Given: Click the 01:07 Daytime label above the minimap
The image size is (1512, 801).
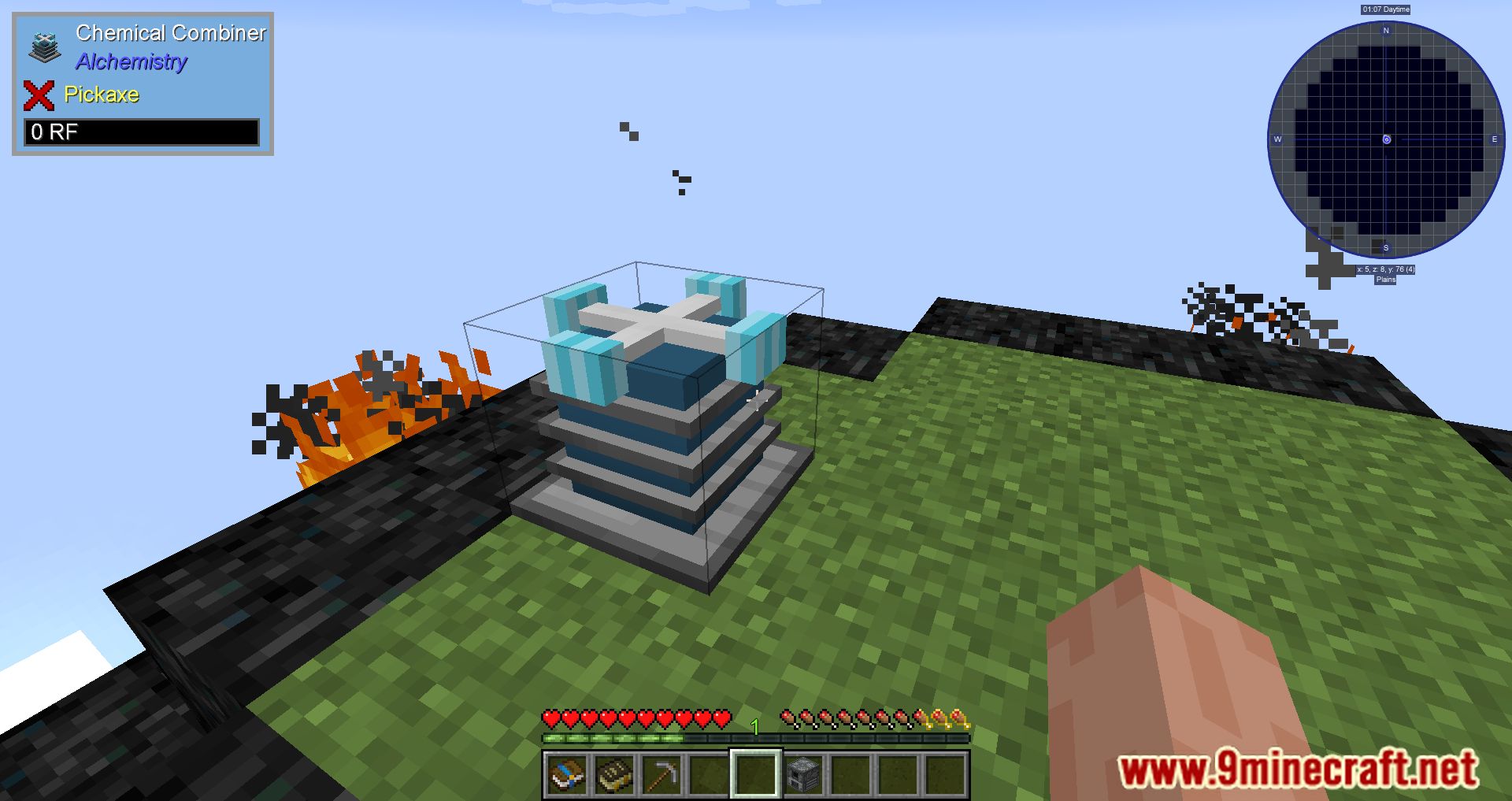Looking at the screenshot, I should (x=1386, y=9).
